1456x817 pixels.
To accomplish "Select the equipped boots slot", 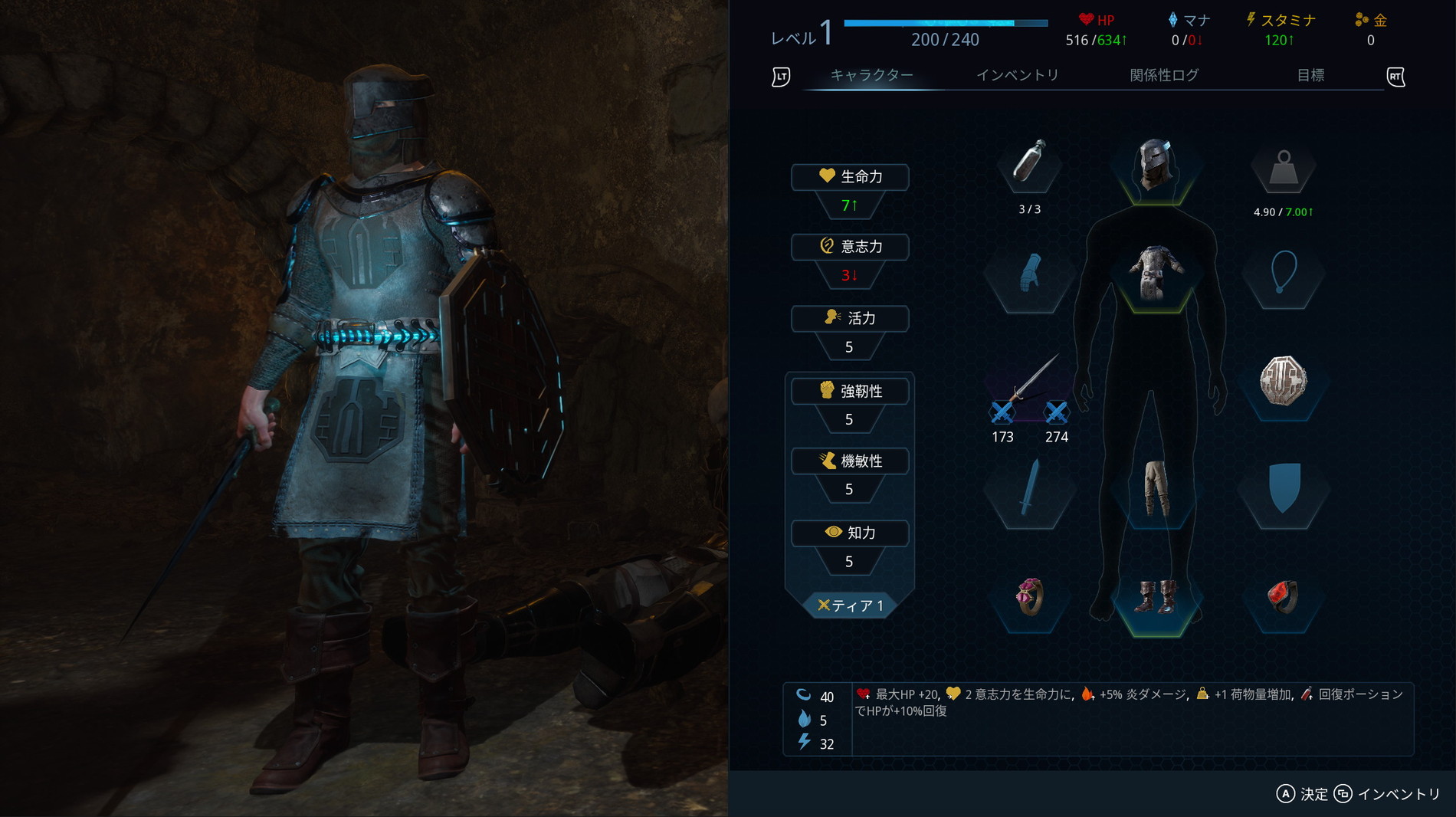I will click(x=1155, y=597).
